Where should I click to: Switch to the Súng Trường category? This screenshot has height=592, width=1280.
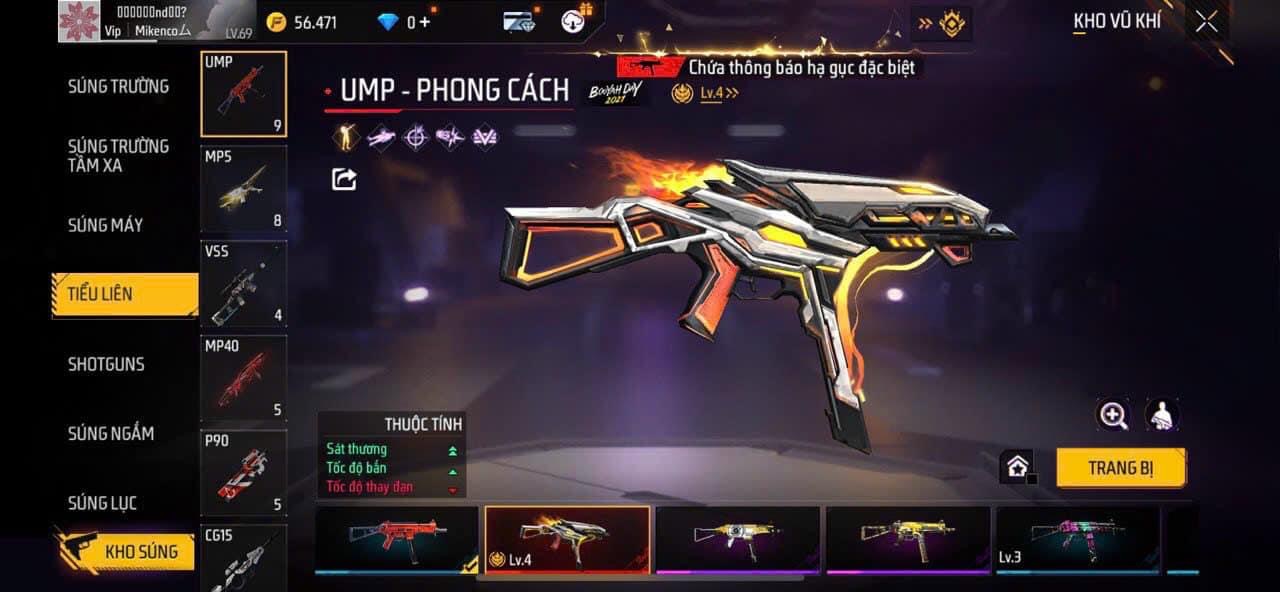point(118,86)
